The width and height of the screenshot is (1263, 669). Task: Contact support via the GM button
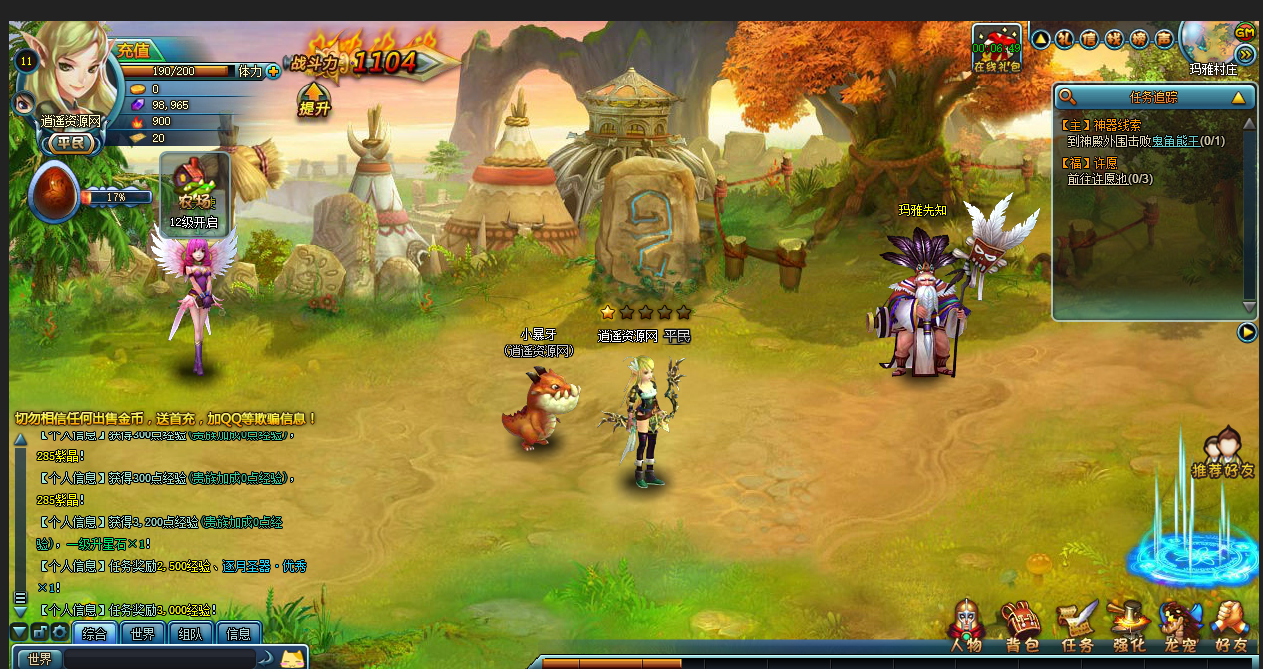coord(1245,32)
